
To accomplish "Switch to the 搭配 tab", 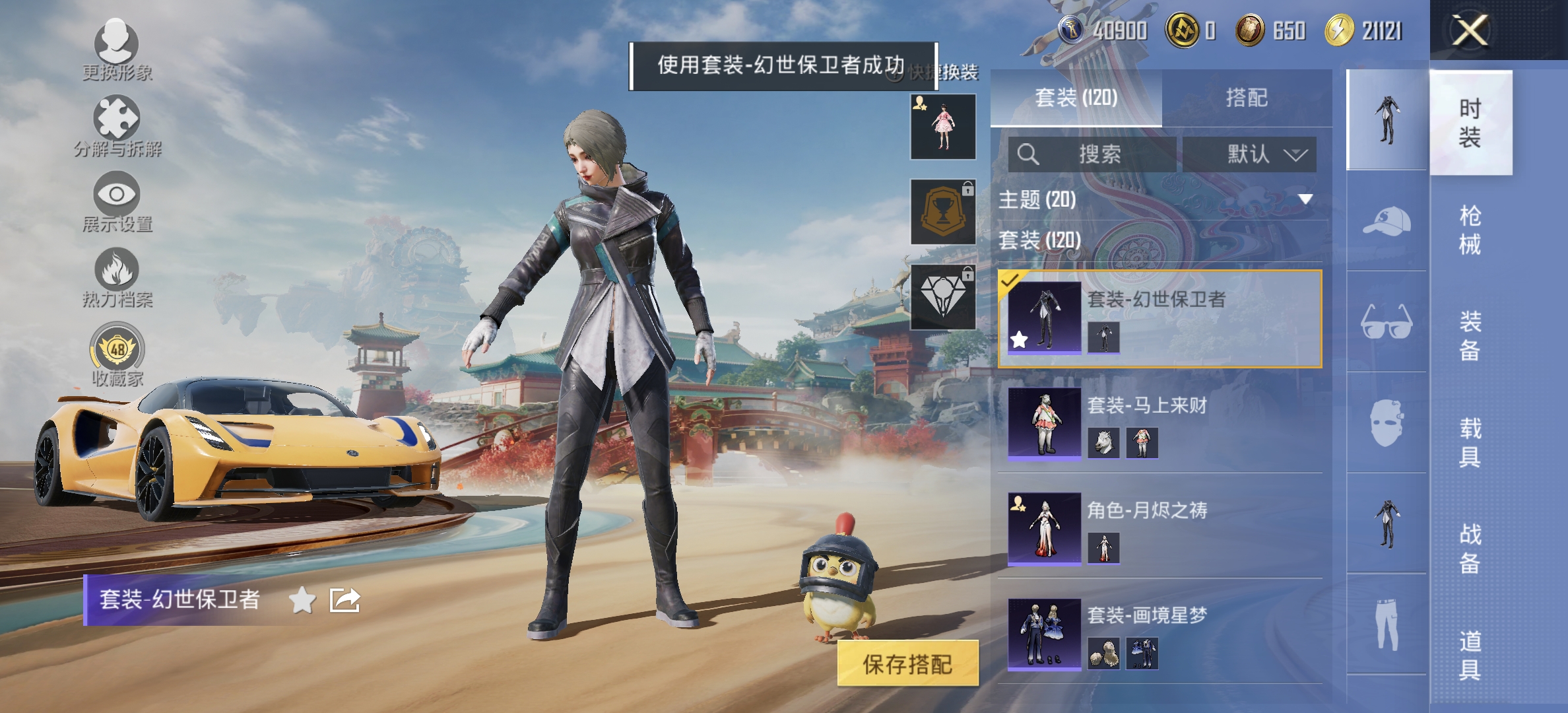I will 1249,97.
